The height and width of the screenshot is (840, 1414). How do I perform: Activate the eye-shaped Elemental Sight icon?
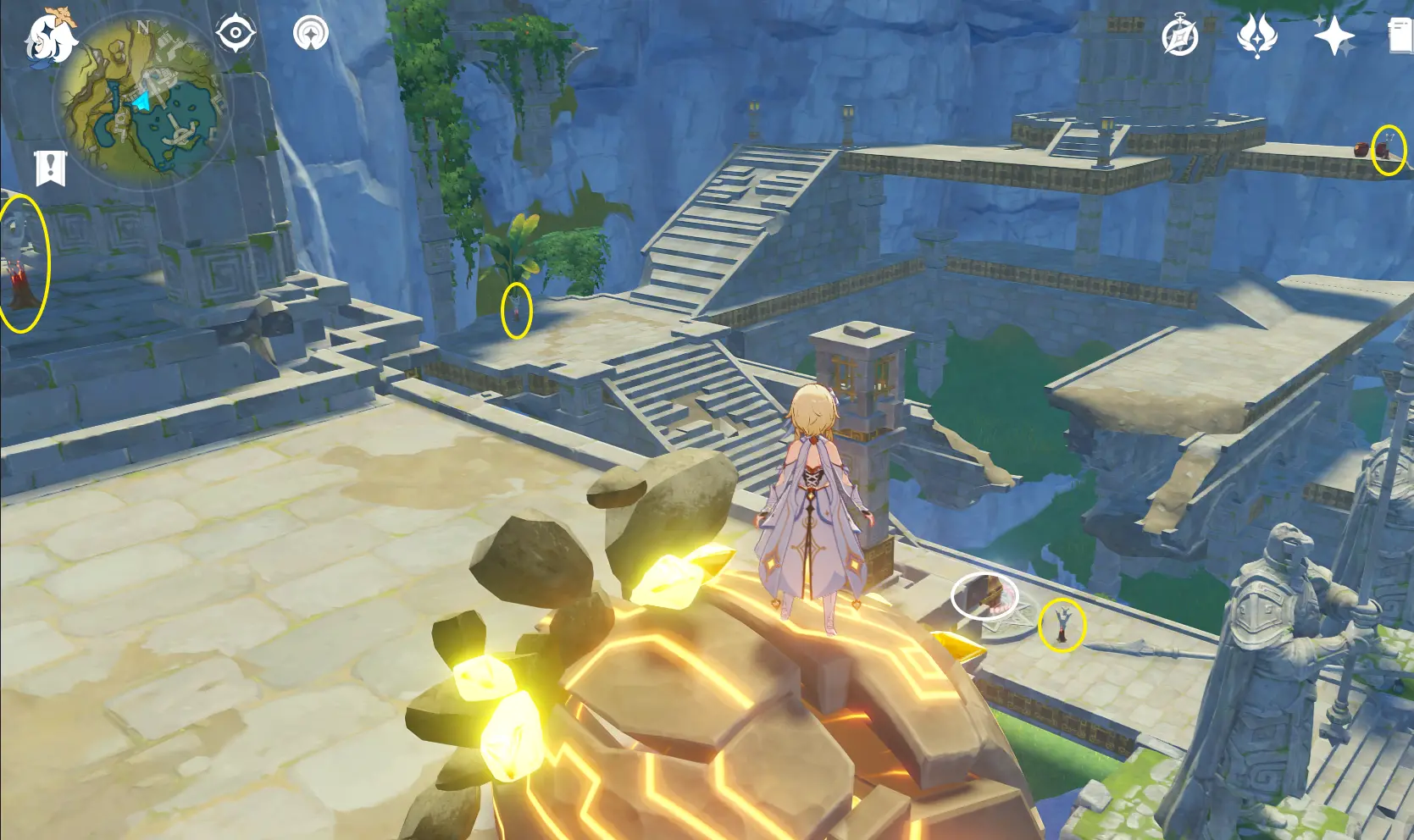coord(236,35)
